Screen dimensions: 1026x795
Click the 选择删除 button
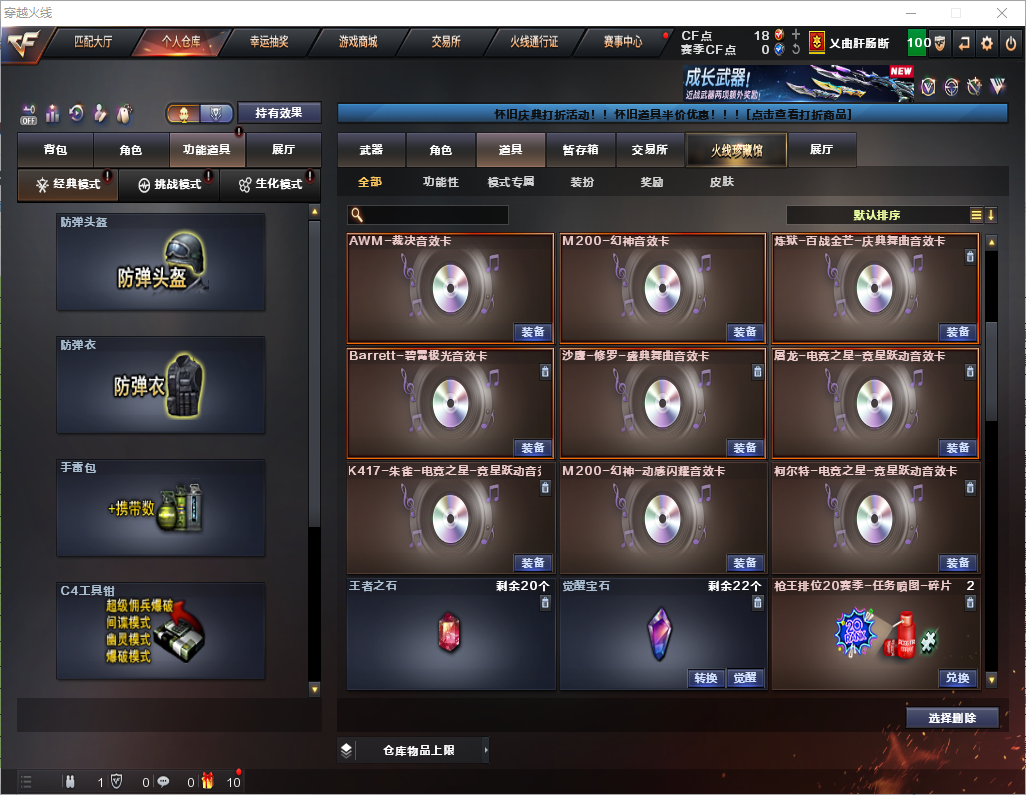click(x=951, y=718)
